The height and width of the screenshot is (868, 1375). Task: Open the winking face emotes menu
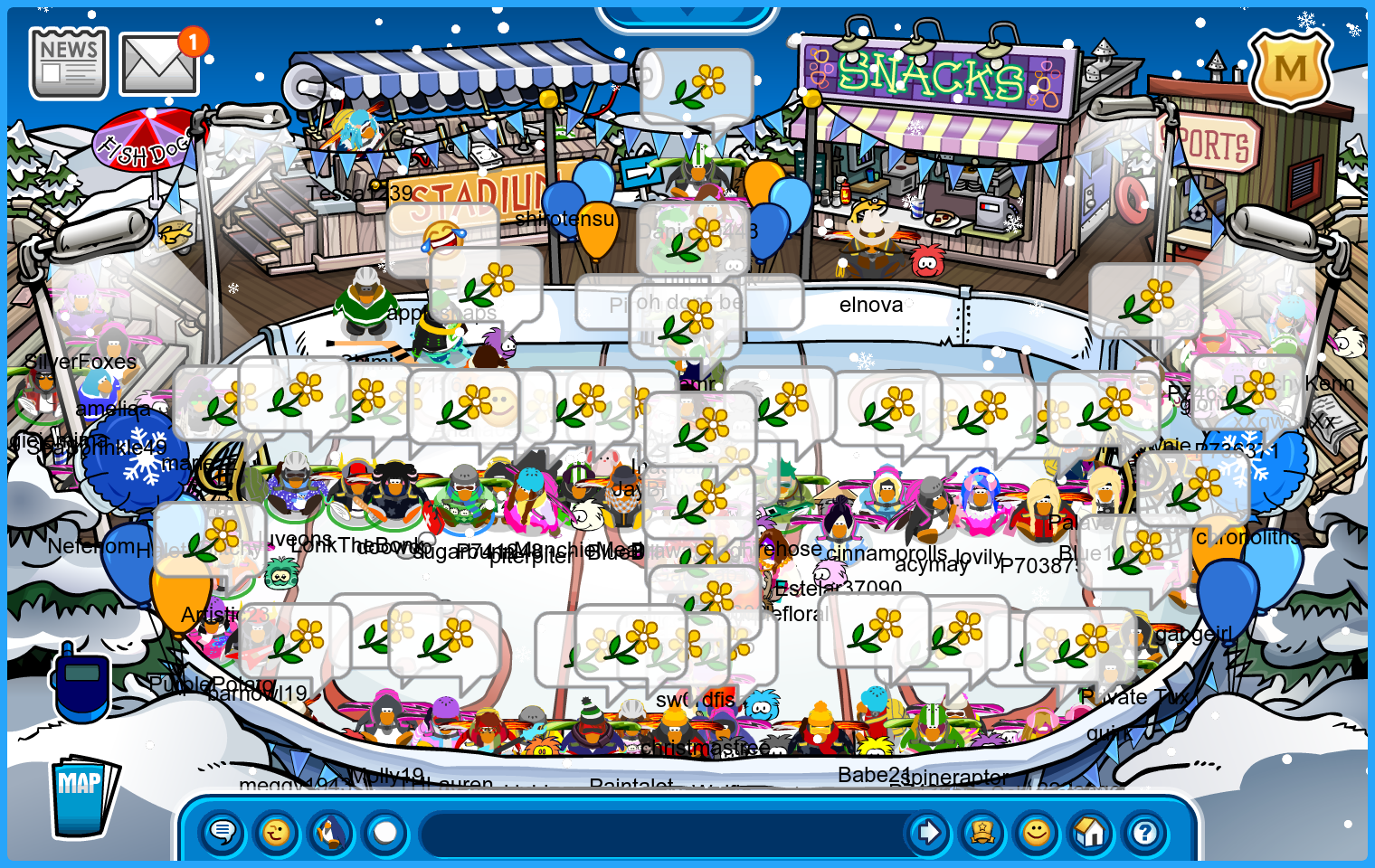point(277,832)
